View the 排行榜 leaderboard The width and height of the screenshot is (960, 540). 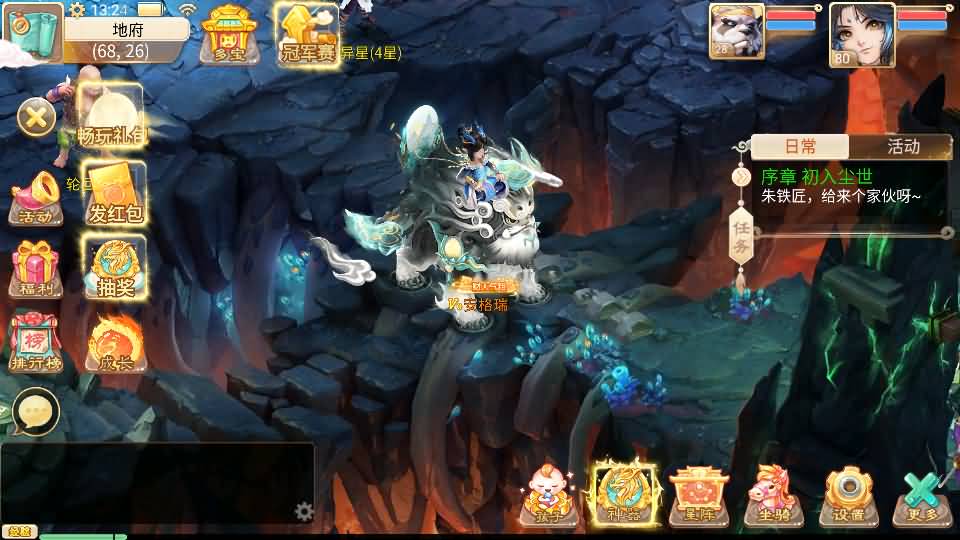click(x=37, y=344)
